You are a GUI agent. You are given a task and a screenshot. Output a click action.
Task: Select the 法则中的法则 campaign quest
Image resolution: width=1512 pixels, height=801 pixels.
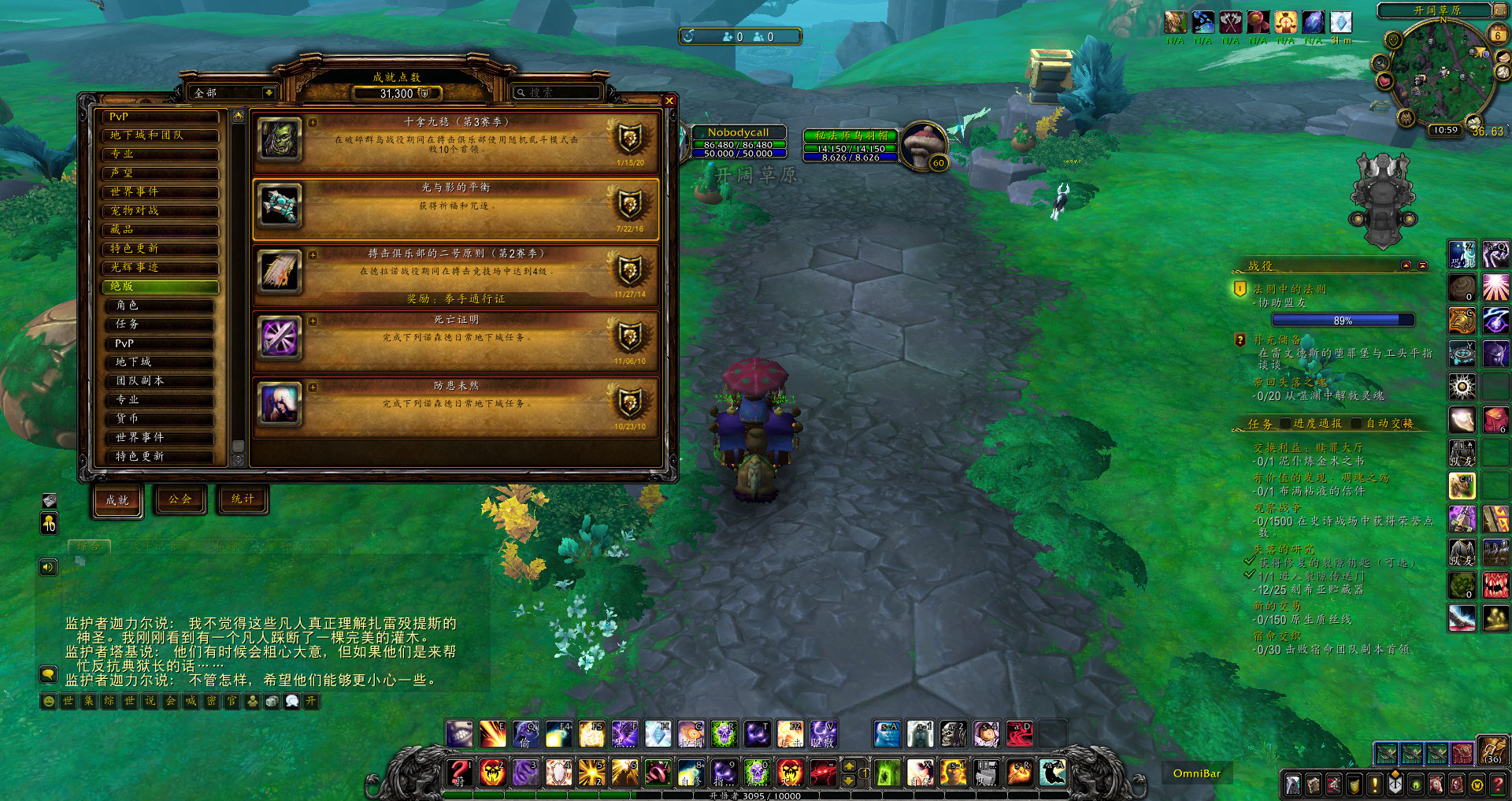click(x=1289, y=290)
